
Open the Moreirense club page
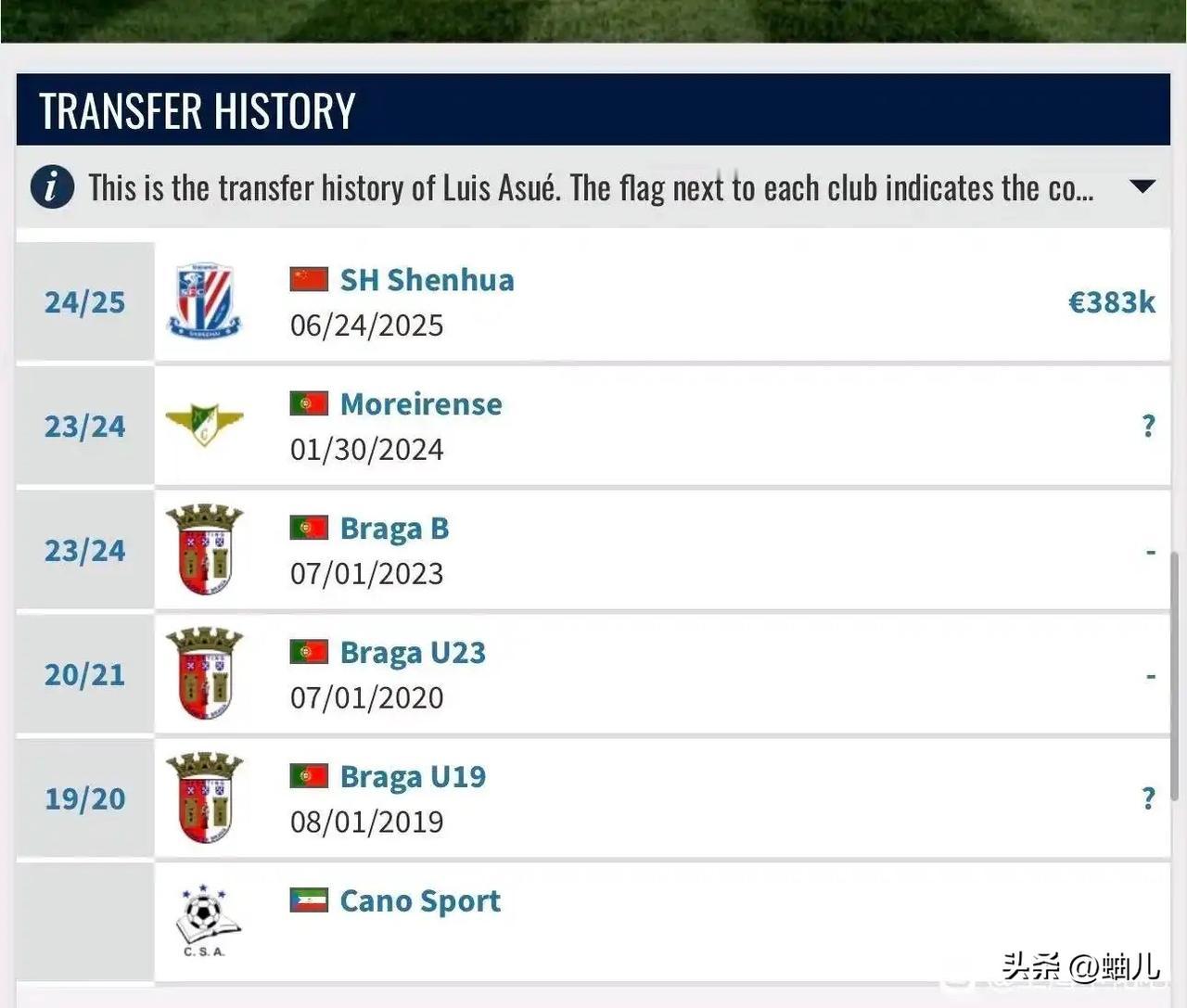click(x=421, y=404)
